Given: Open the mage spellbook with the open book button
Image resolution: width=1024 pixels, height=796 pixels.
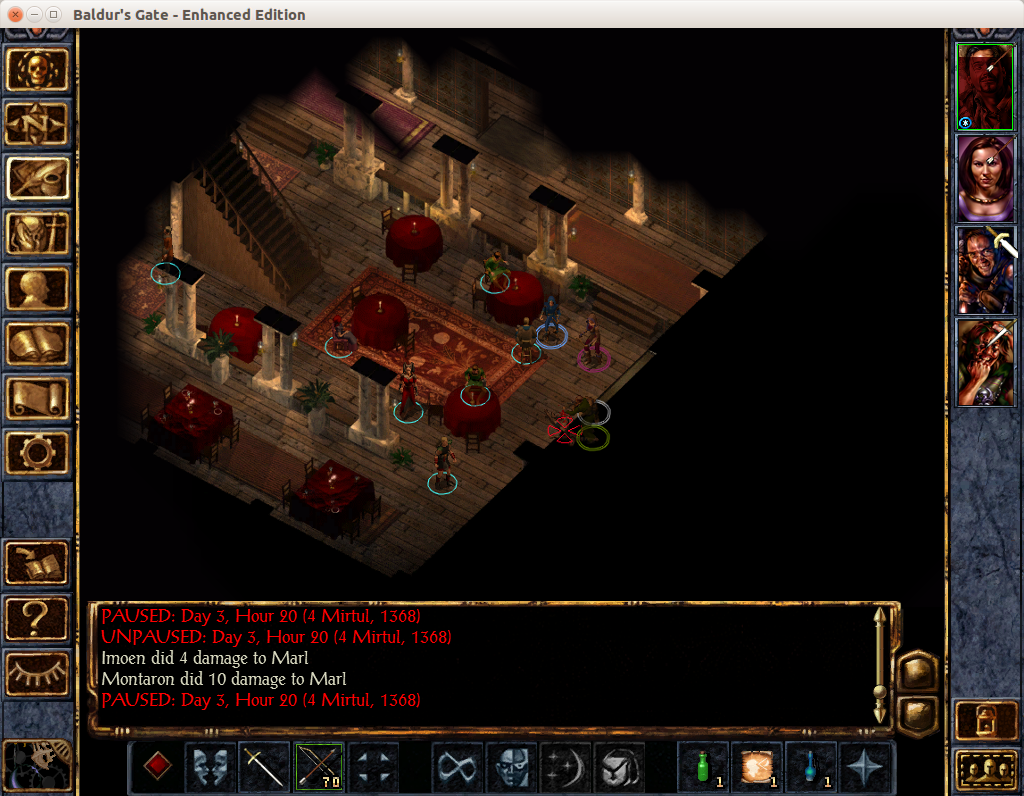Looking at the screenshot, I should (x=39, y=343).
